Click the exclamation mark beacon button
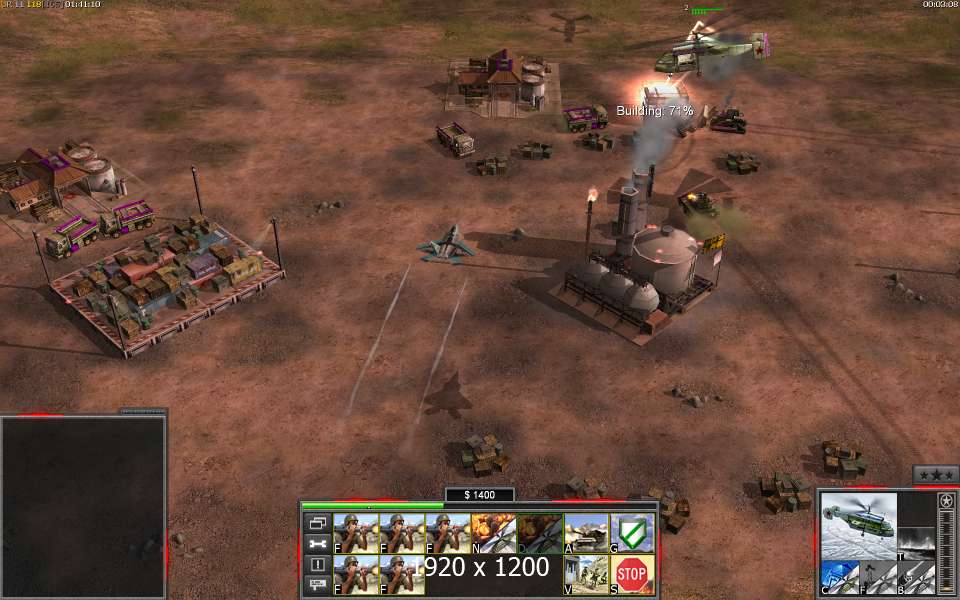 tap(318, 564)
